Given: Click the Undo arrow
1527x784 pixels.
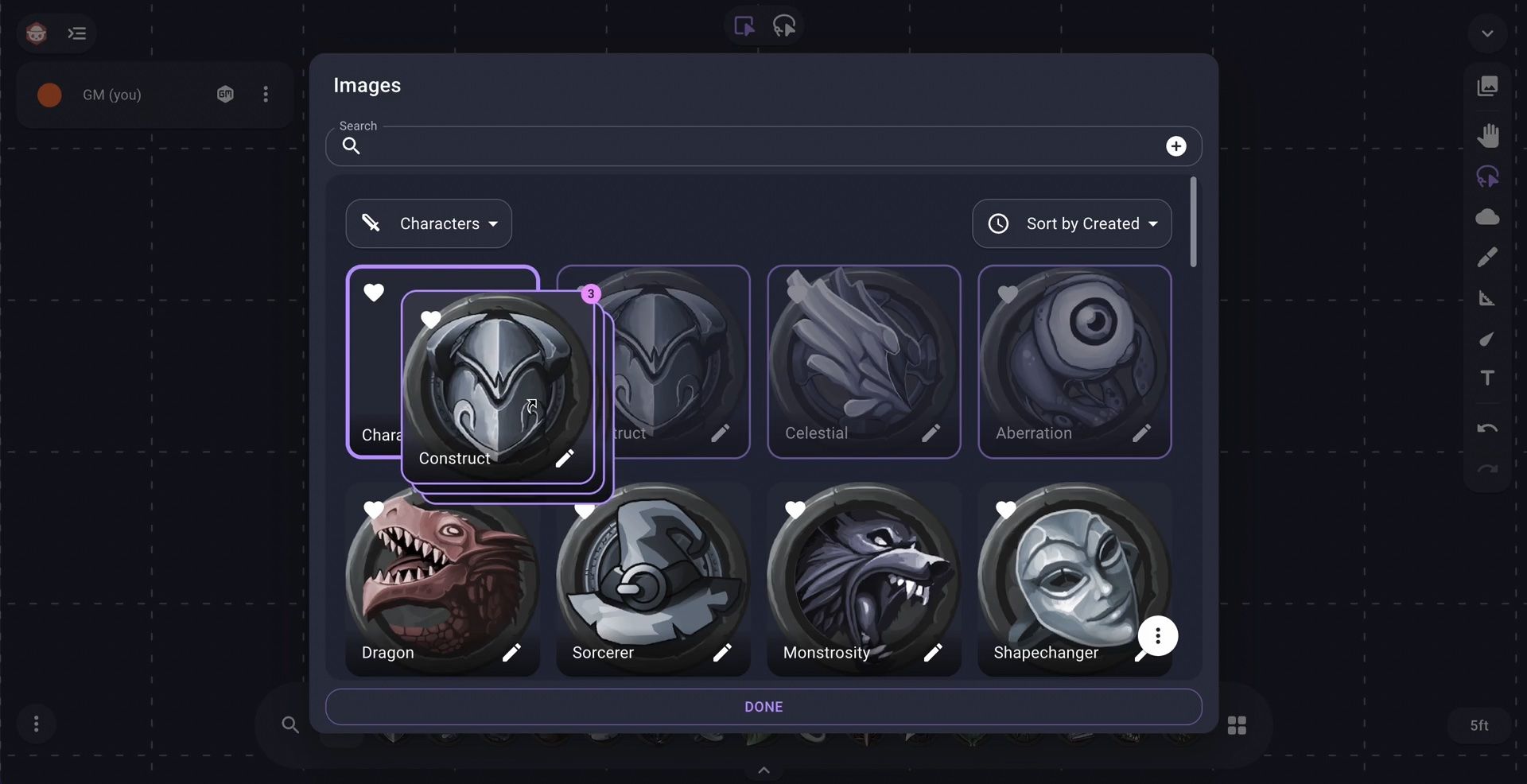Looking at the screenshot, I should click(1487, 428).
